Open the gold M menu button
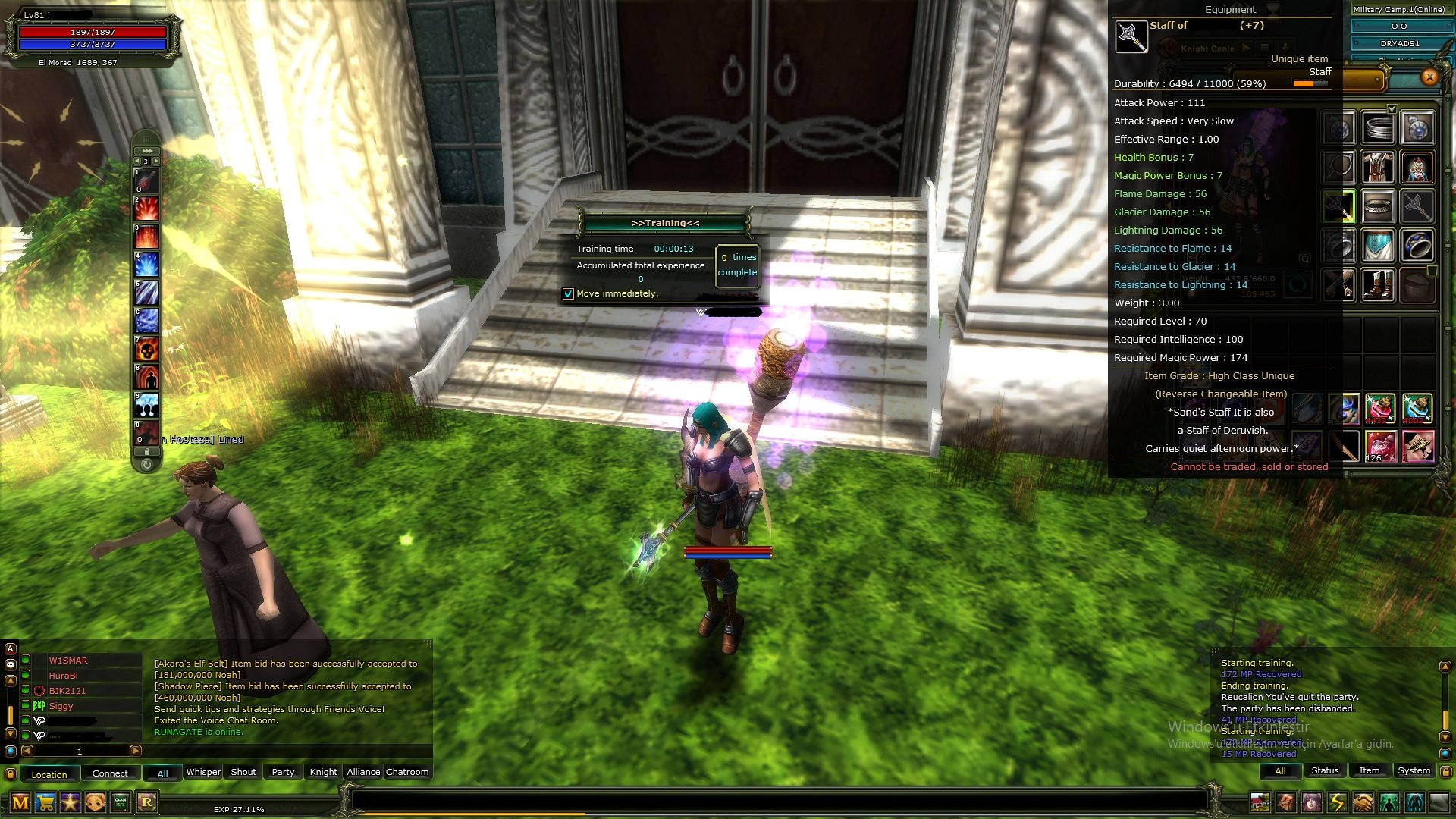 [20, 802]
